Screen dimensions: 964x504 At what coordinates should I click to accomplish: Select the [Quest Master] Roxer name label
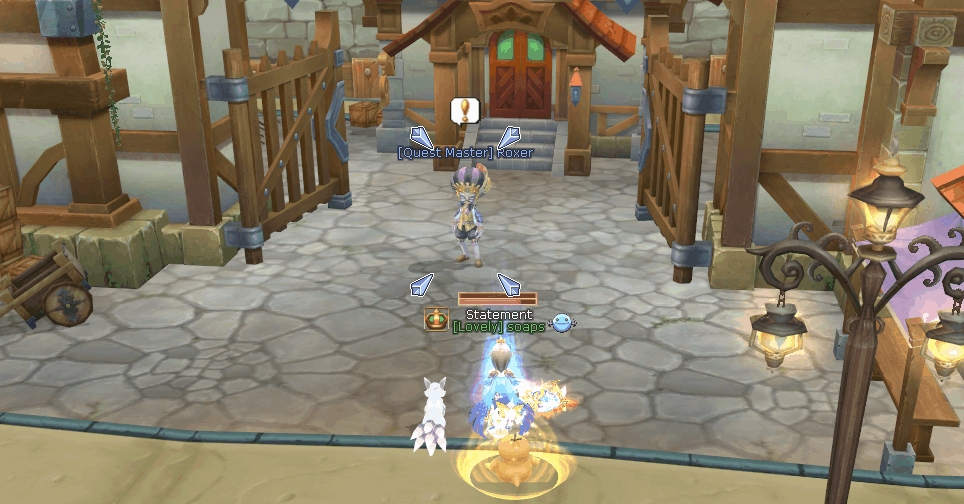(x=465, y=153)
